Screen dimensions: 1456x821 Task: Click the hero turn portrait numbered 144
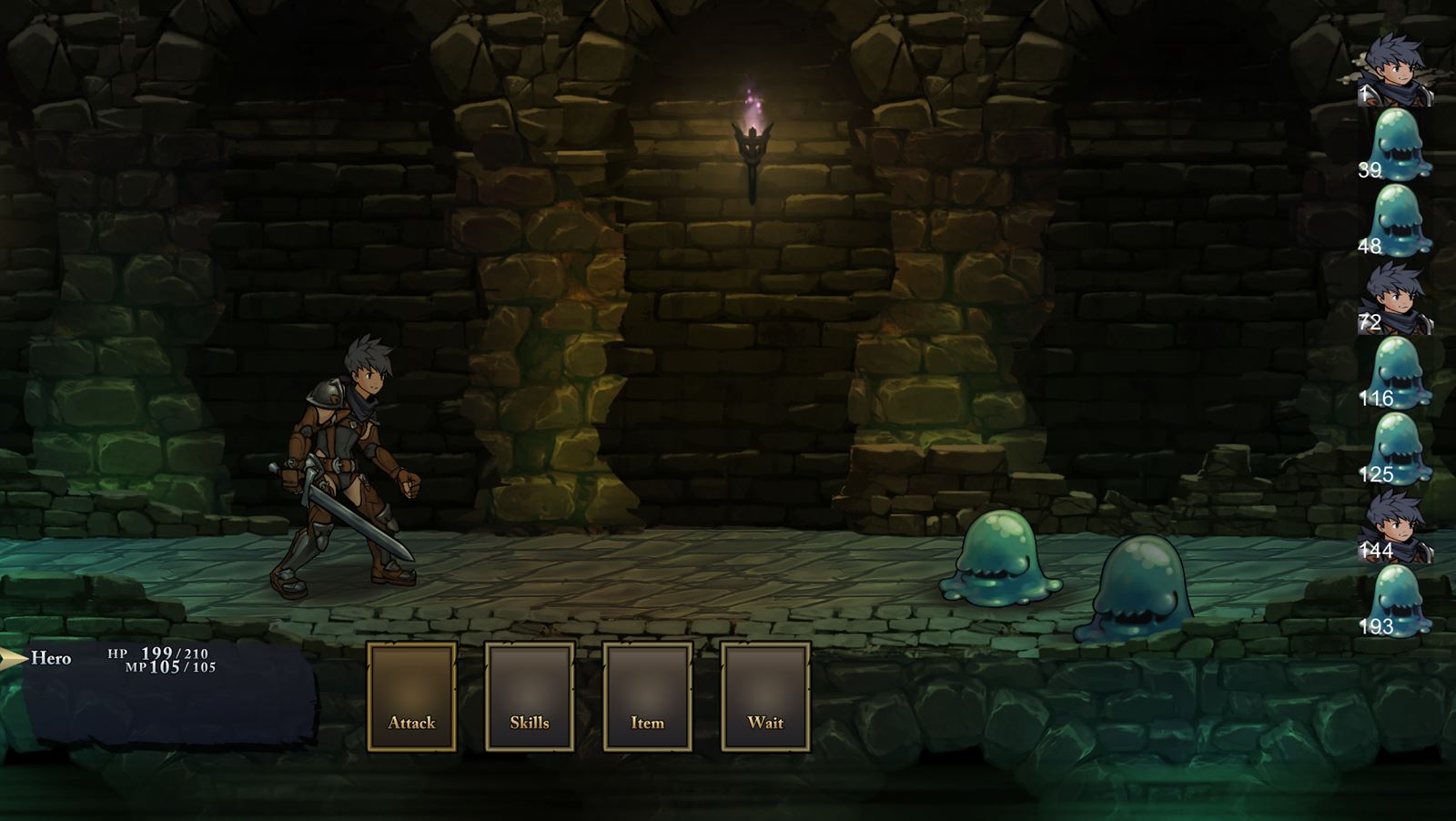coord(1397,526)
